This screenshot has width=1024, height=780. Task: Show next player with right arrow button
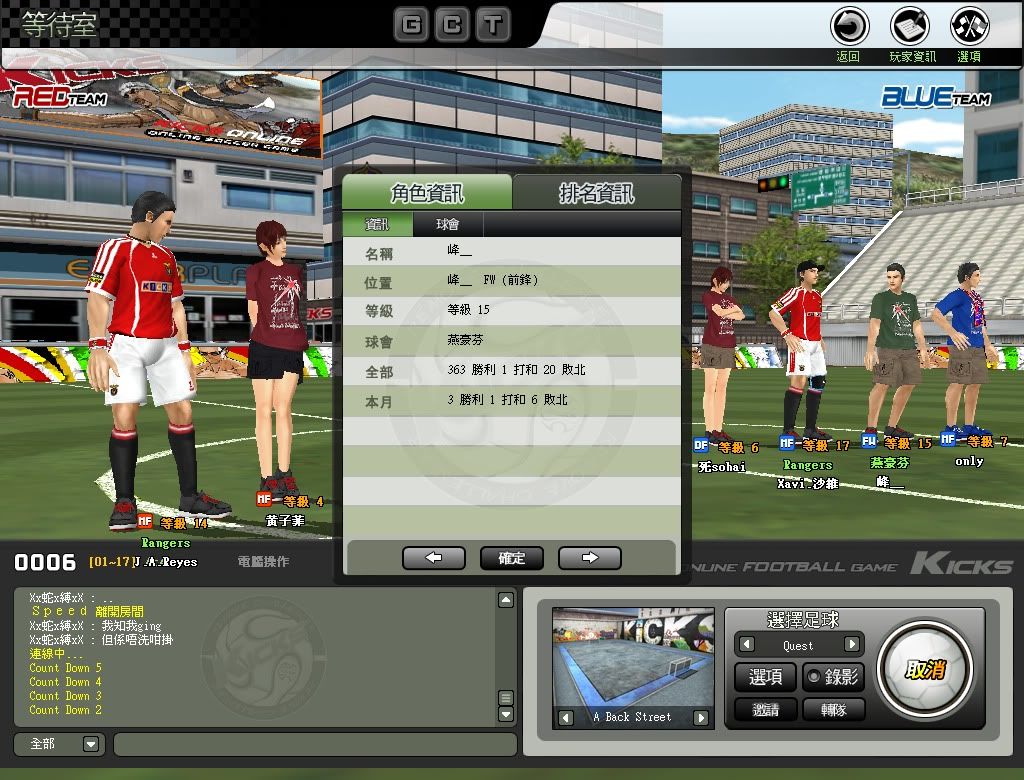pyautogui.click(x=589, y=558)
